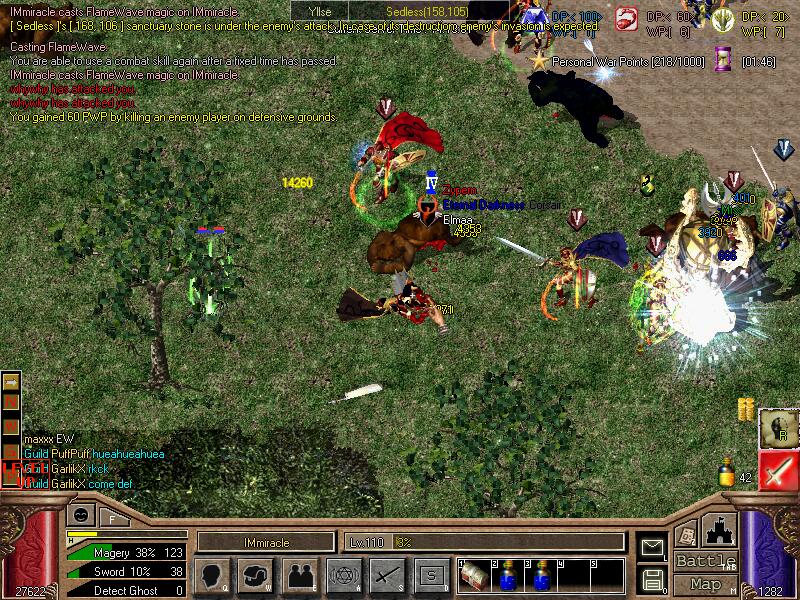The height and width of the screenshot is (600, 800).
Task: Use the yellow potion with count 42
Action: pos(727,473)
